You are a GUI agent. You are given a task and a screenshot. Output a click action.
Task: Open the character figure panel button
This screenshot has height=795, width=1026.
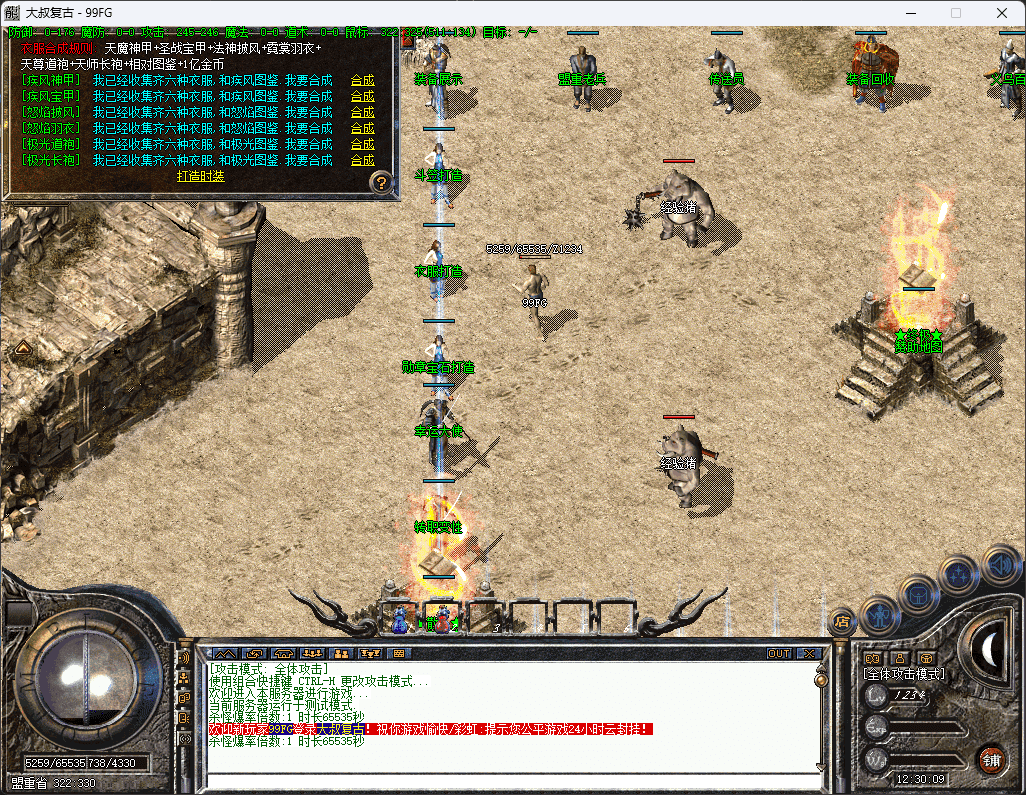pyautogui.click(x=880, y=611)
